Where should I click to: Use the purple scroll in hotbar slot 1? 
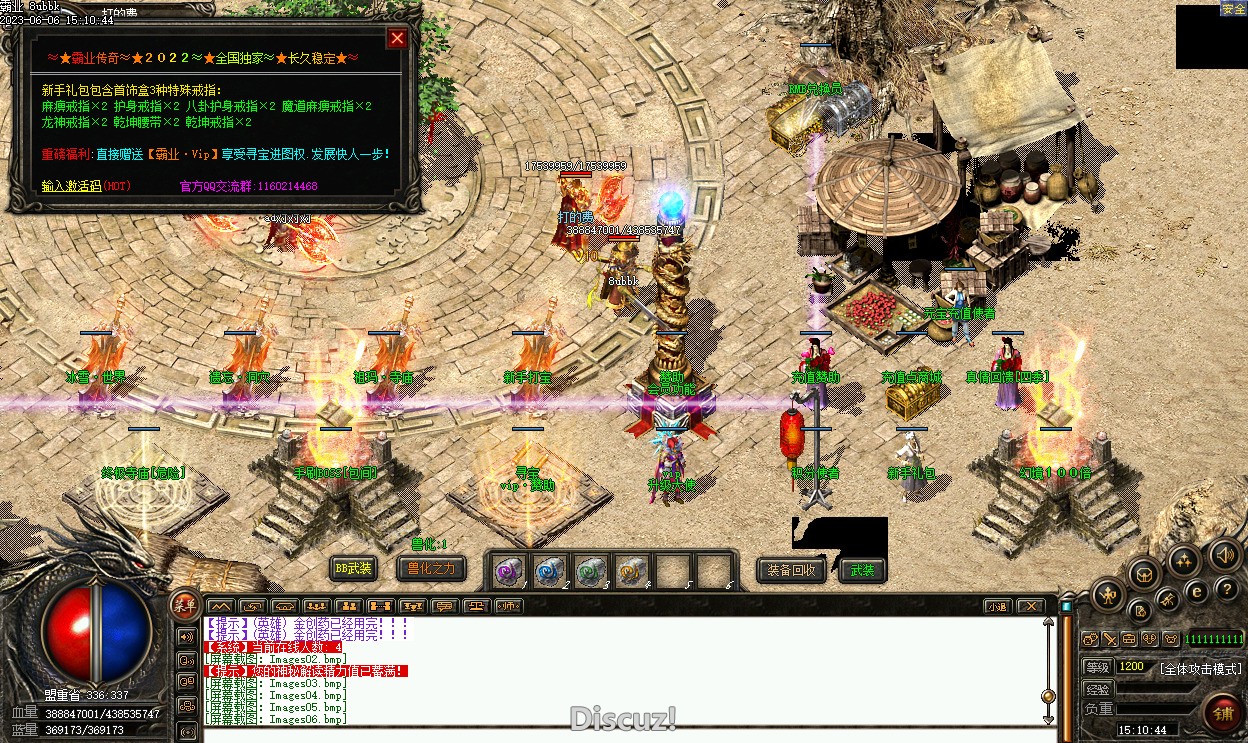tap(510, 571)
